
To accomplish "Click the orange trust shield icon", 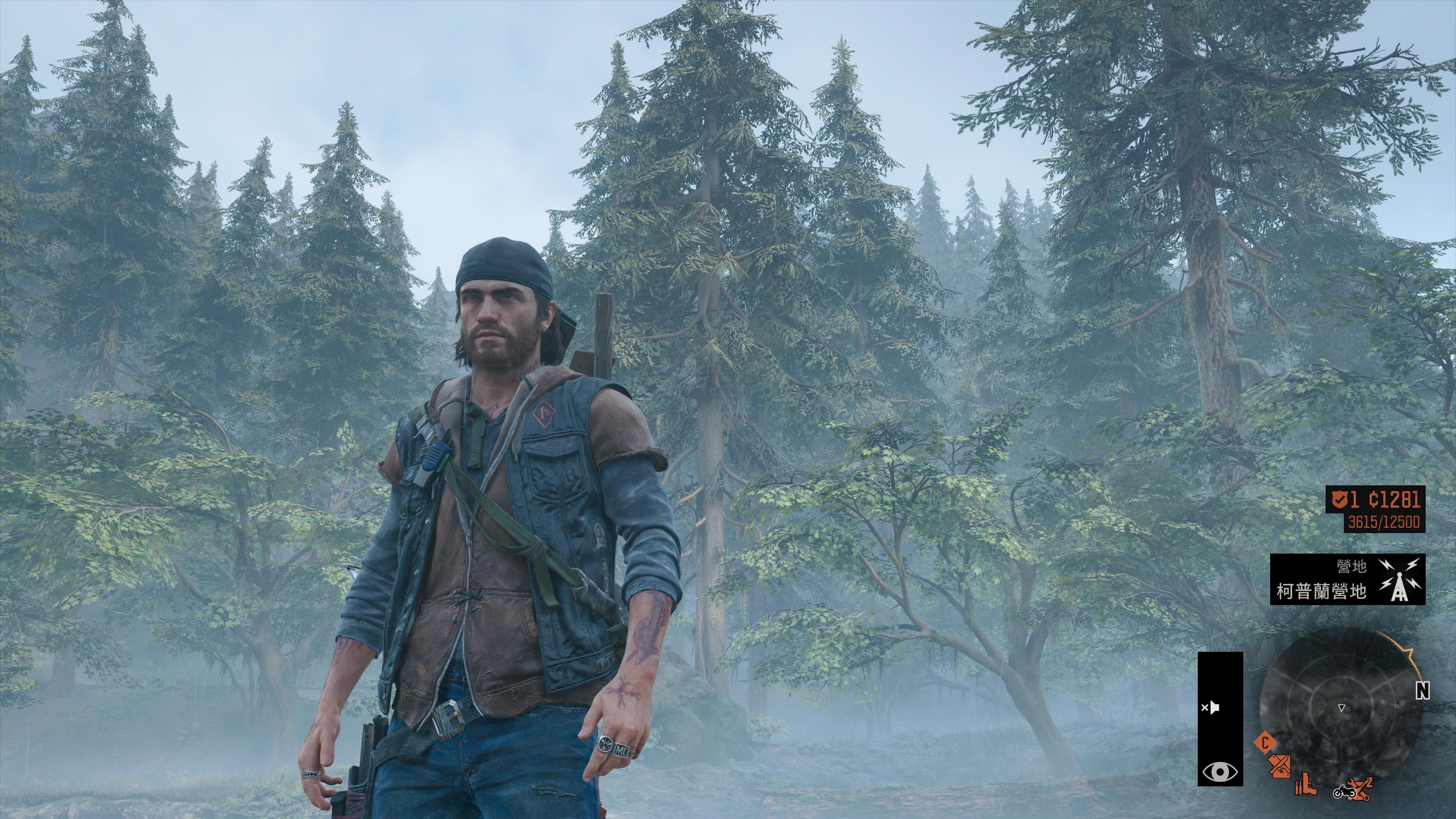I will click(x=1337, y=500).
